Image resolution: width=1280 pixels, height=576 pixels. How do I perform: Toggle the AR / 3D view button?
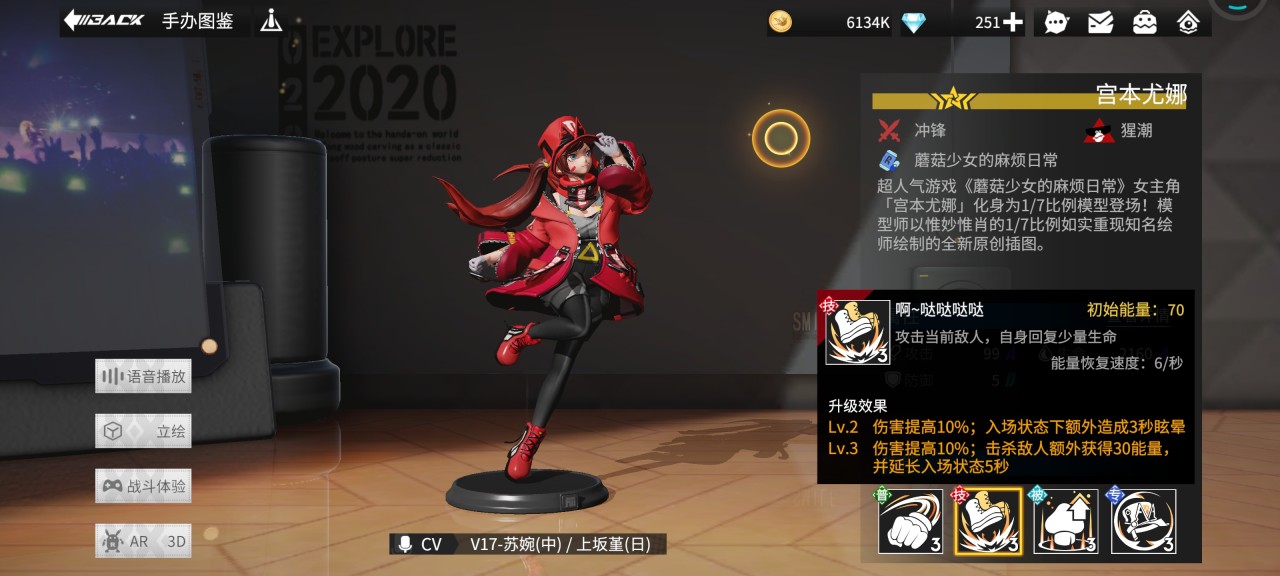[143, 541]
